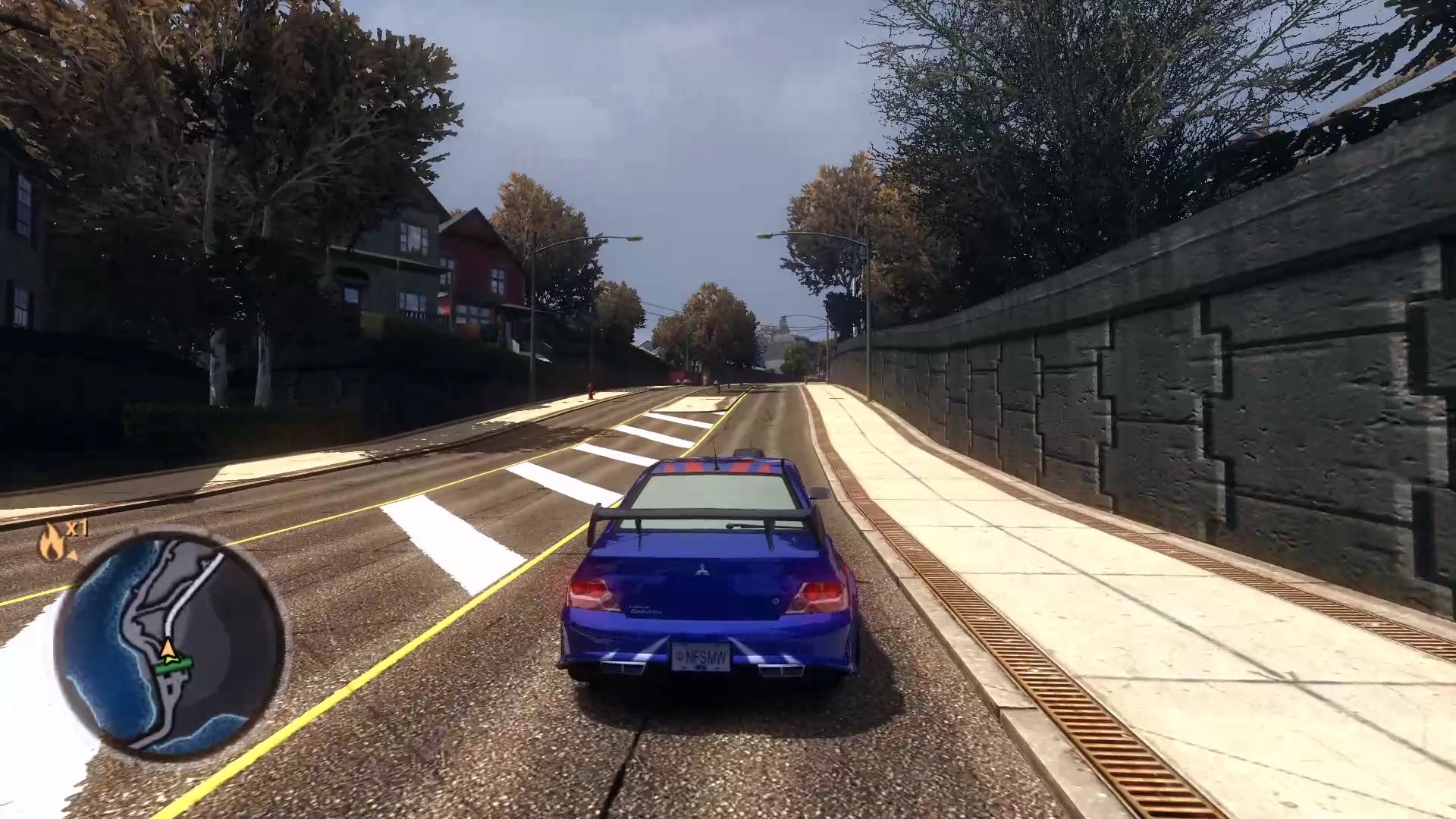Click the left exhaust tip of the car
This screenshot has width=1456, height=819.
622,666
